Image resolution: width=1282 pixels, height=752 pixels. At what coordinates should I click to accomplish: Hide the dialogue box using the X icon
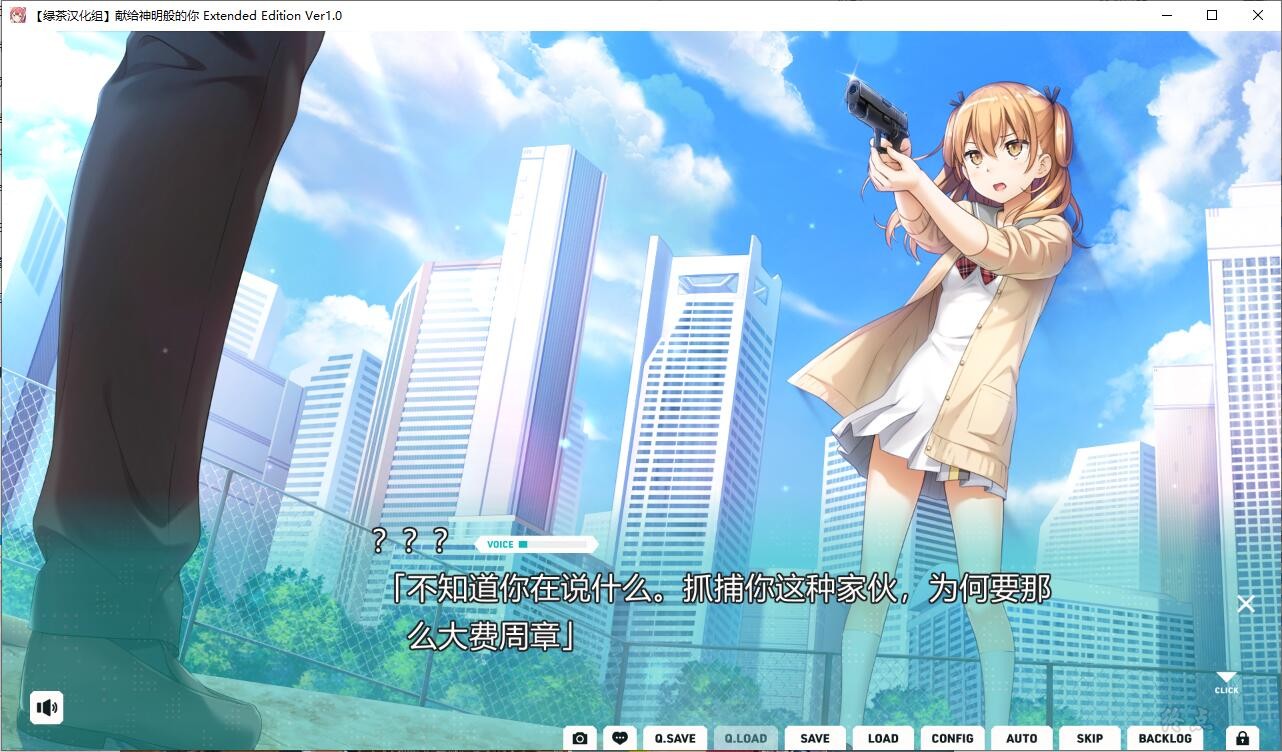(x=1246, y=604)
